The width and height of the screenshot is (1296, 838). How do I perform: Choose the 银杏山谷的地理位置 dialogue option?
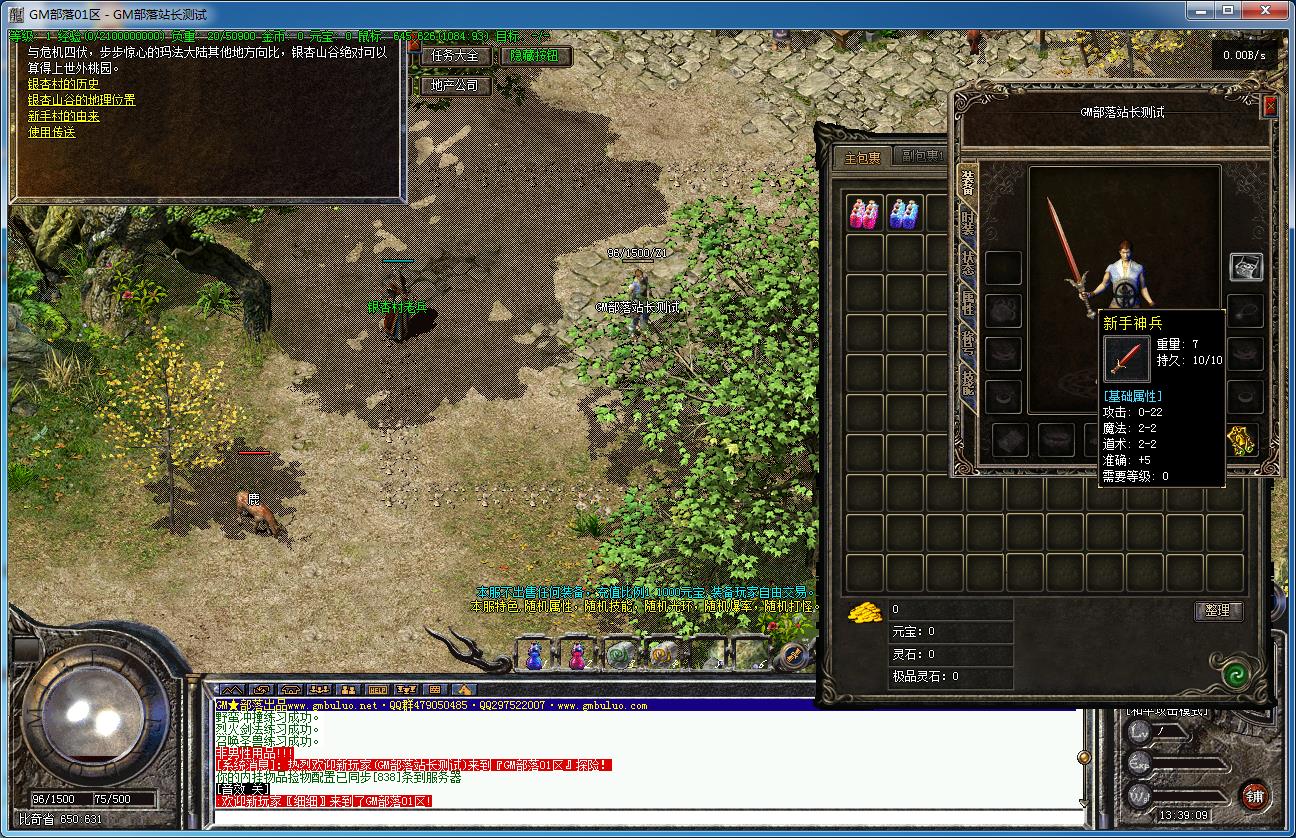pyautogui.click(x=81, y=100)
